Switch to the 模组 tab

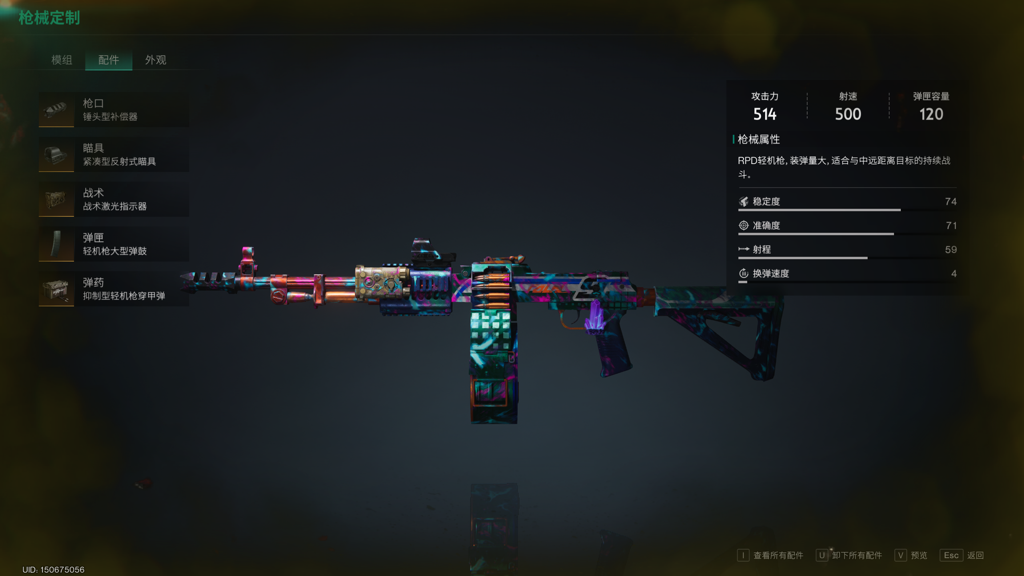(62, 60)
